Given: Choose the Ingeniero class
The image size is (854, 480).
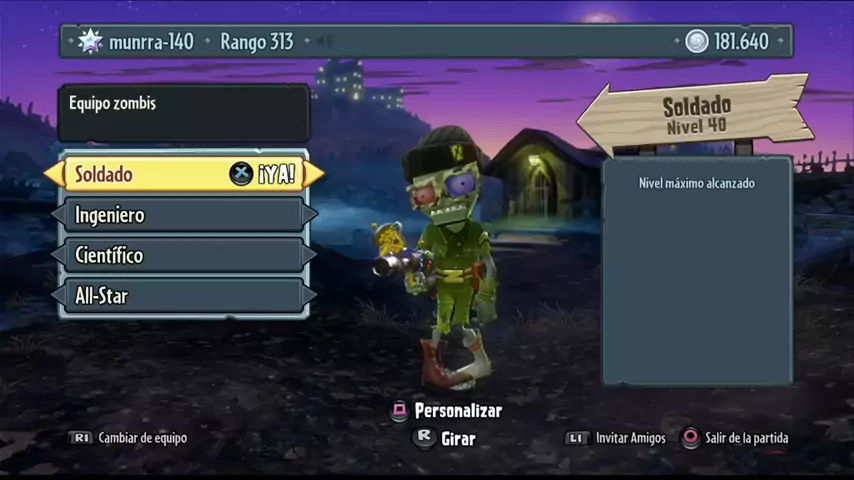Looking at the screenshot, I should (184, 215).
